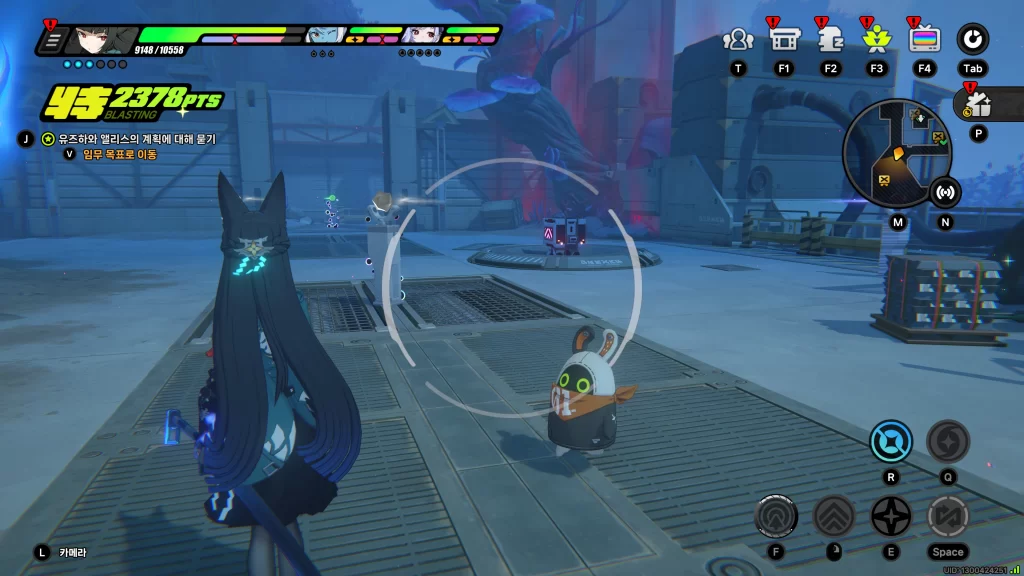Use the double-chevron basic attack button
This screenshot has width=1024, height=576.
tap(833, 516)
